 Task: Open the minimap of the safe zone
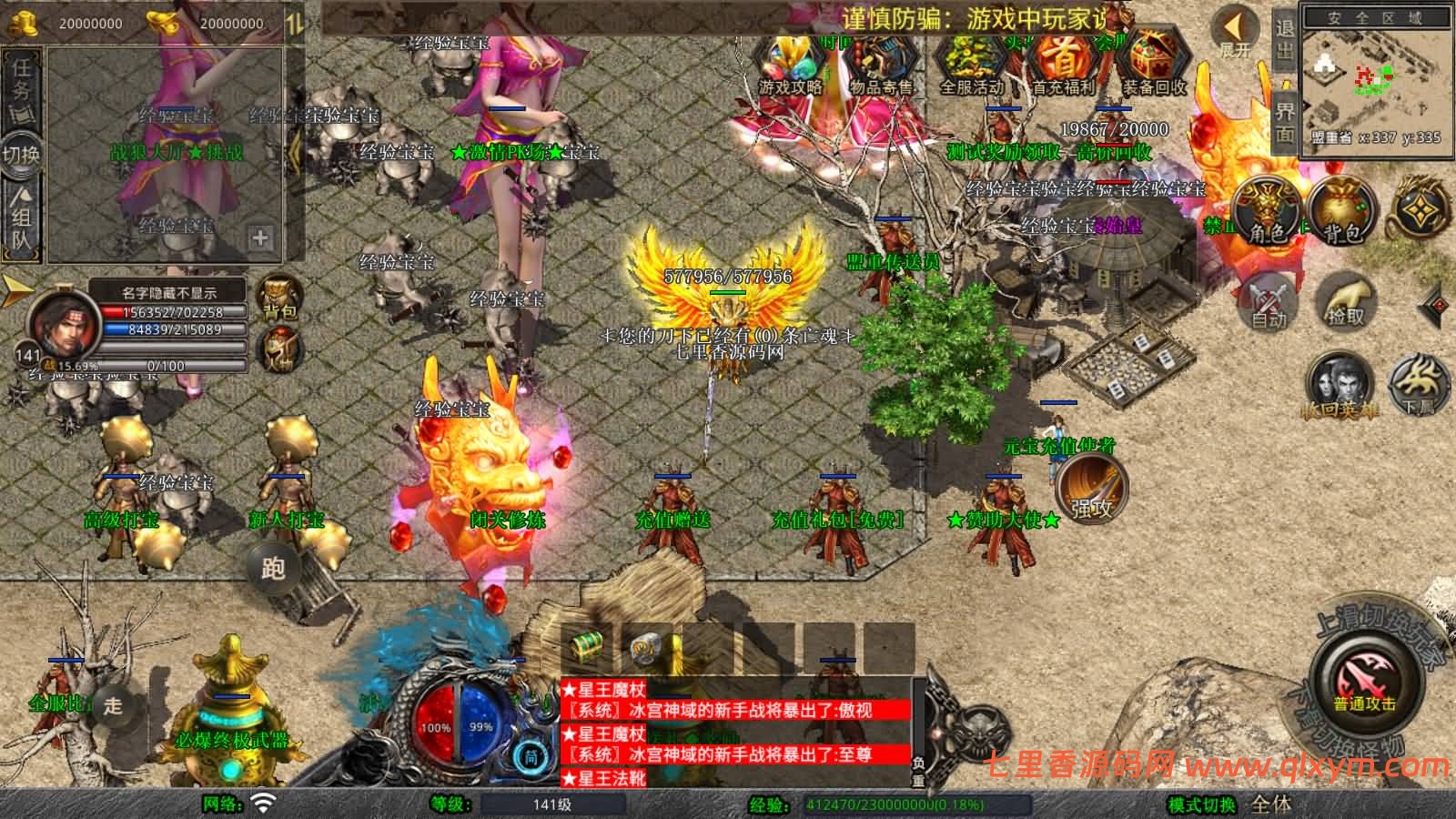[x=1374, y=80]
